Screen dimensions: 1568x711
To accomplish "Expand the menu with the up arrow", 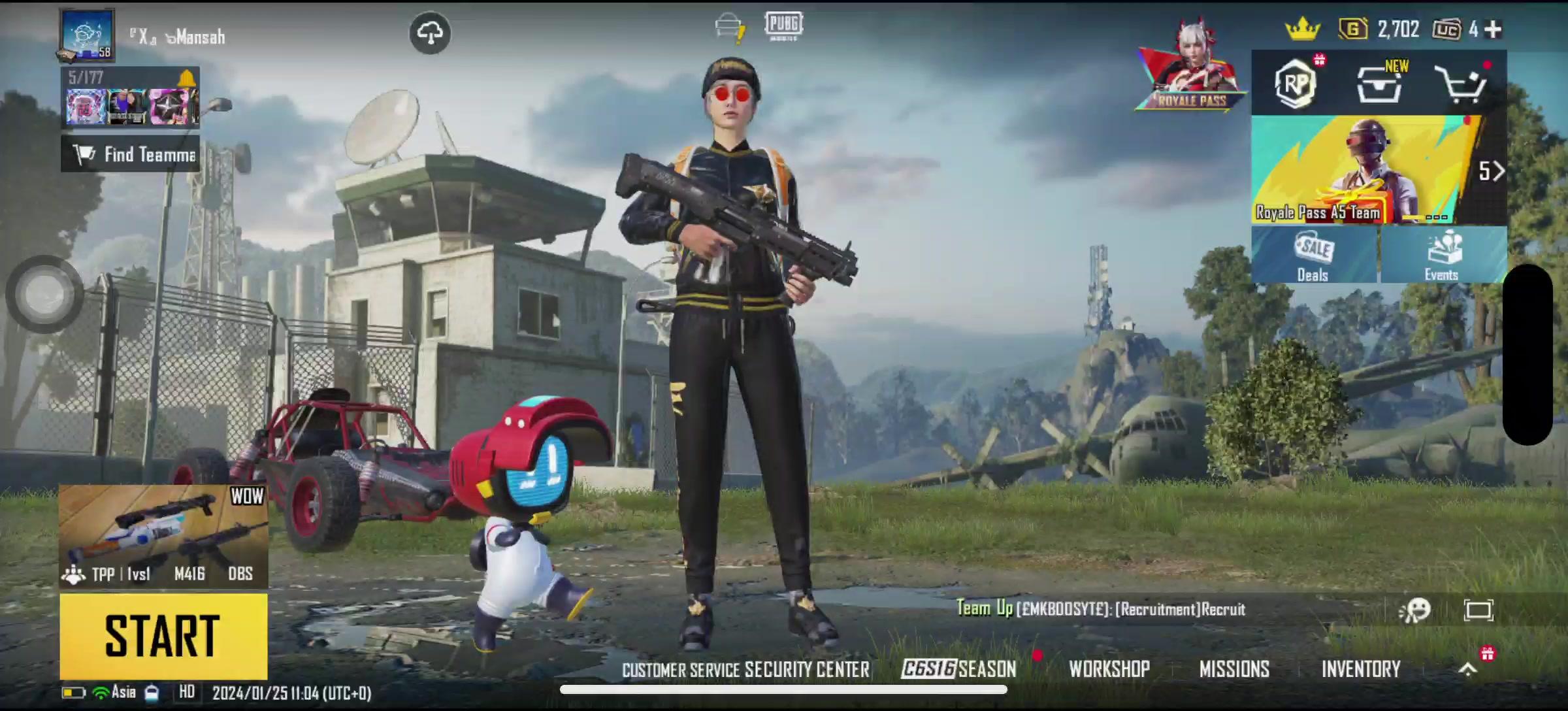I will (1468, 669).
